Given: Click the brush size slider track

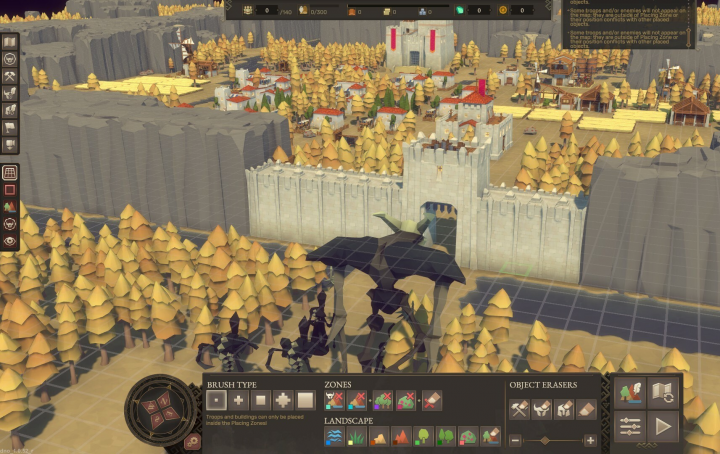Looking at the screenshot, I should (x=552, y=440).
